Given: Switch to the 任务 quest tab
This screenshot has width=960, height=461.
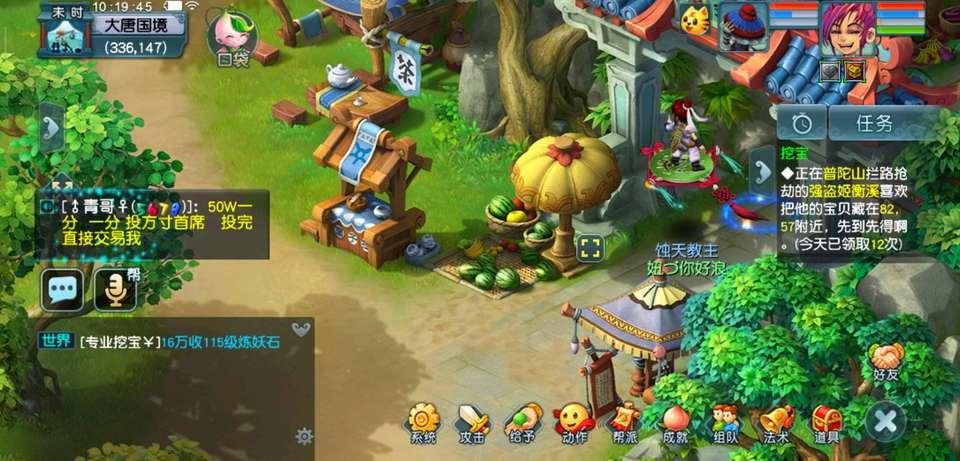Looking at the screenshot, I should 875,123.
